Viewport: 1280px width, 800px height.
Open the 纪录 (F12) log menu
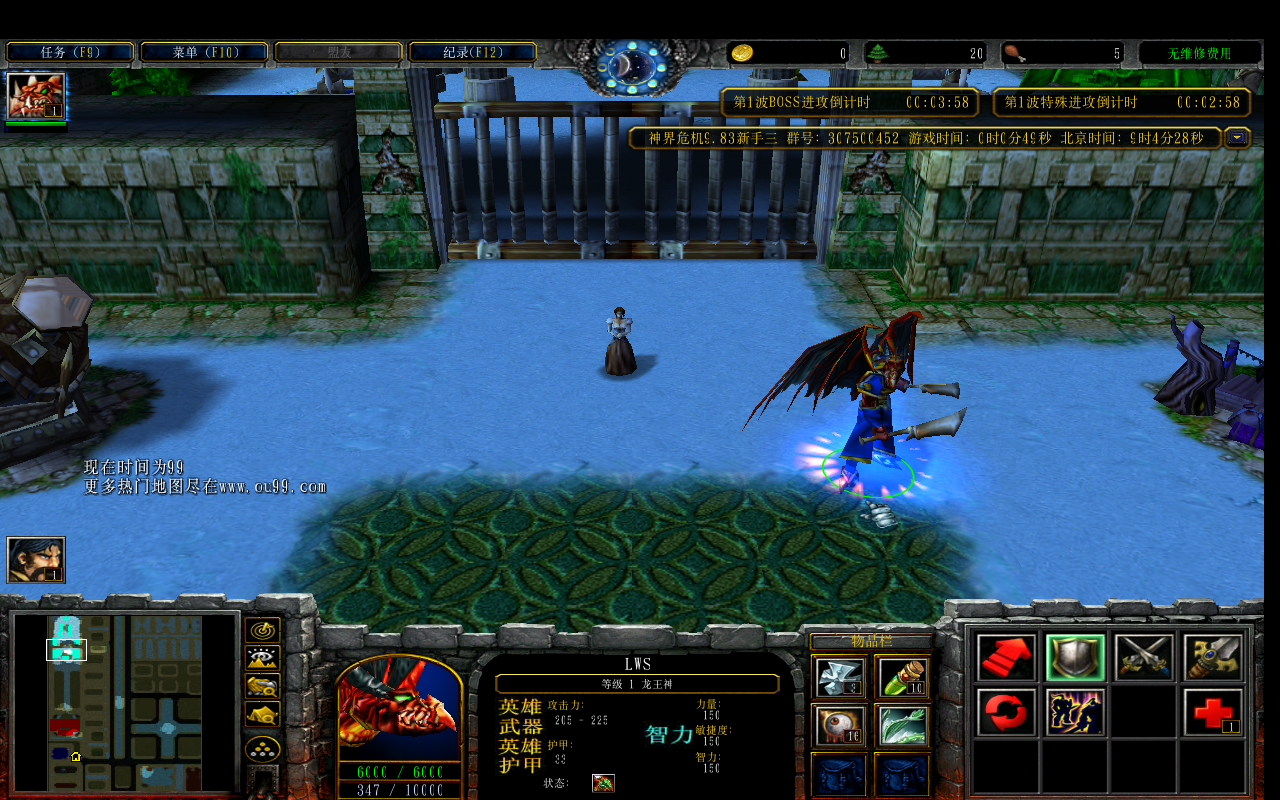[472, 52]
